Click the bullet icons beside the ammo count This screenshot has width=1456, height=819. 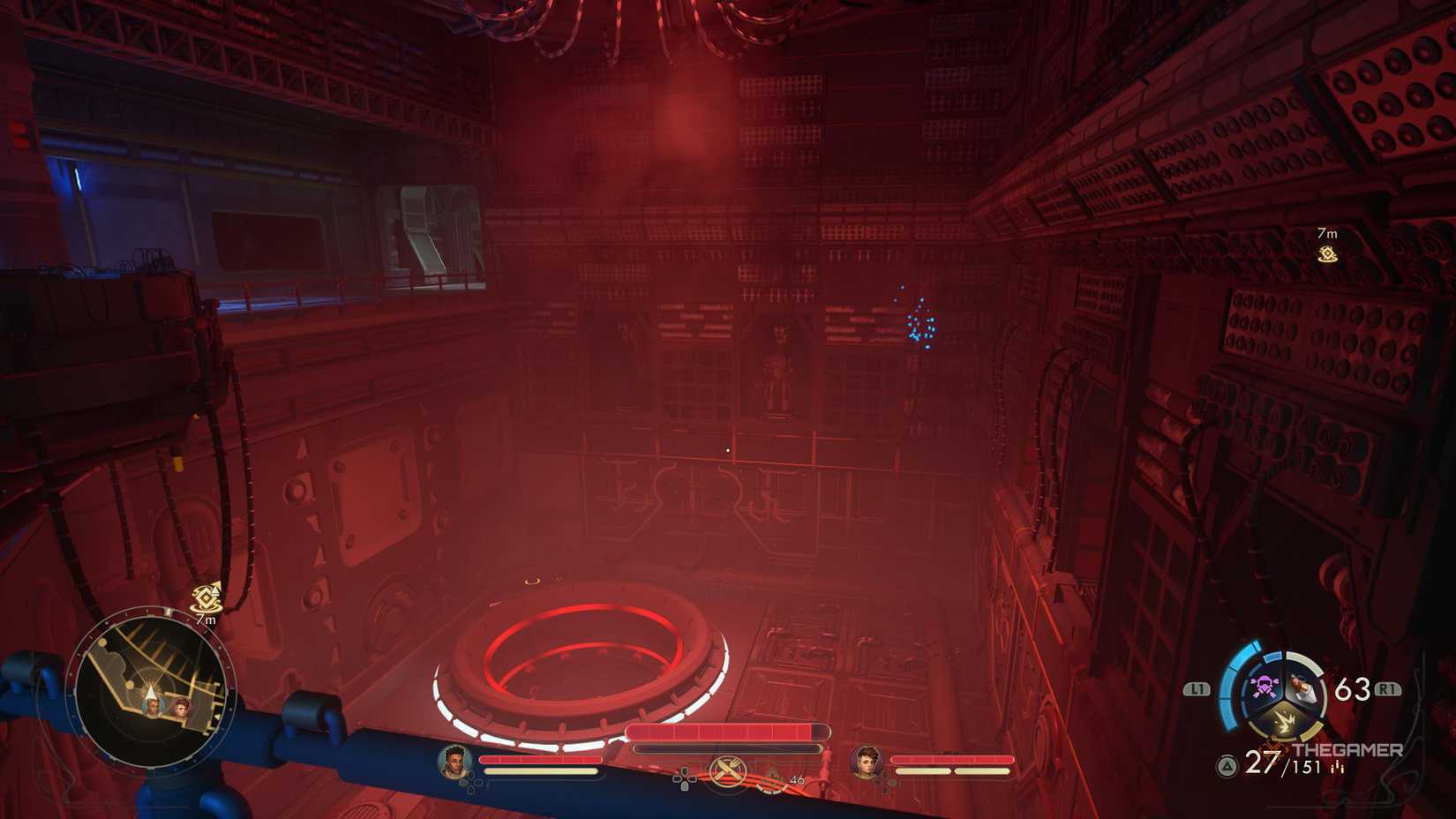[x=1338, y=766]
